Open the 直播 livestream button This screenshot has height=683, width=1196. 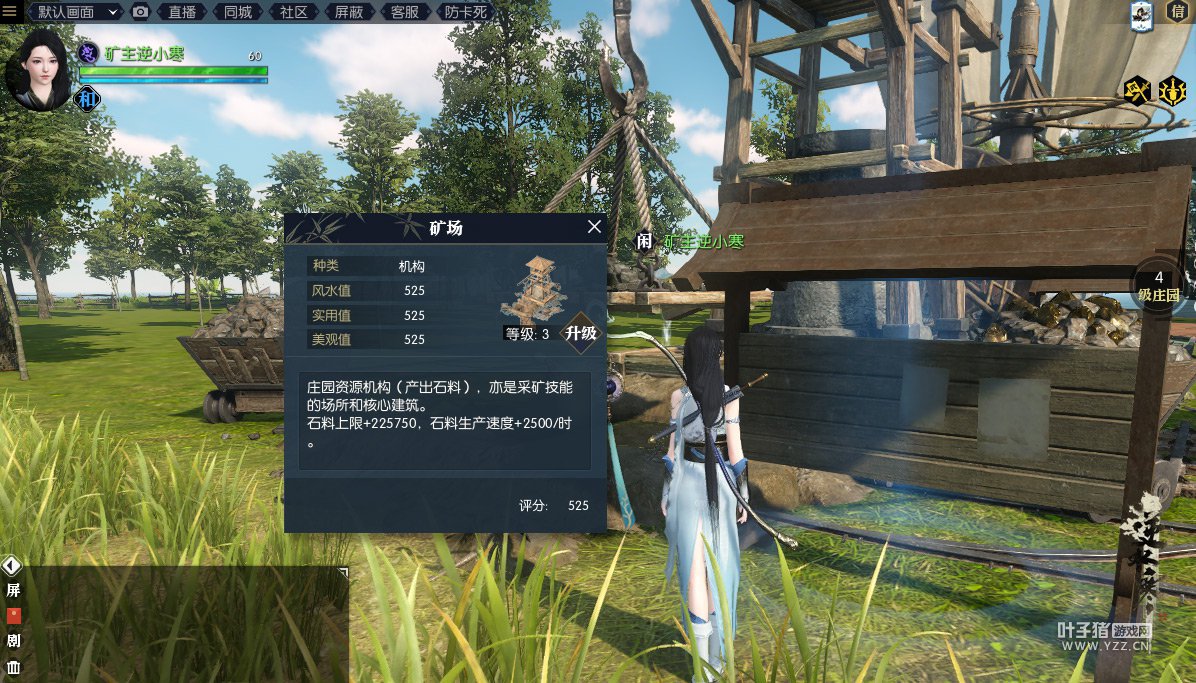[x=182, y=12]
